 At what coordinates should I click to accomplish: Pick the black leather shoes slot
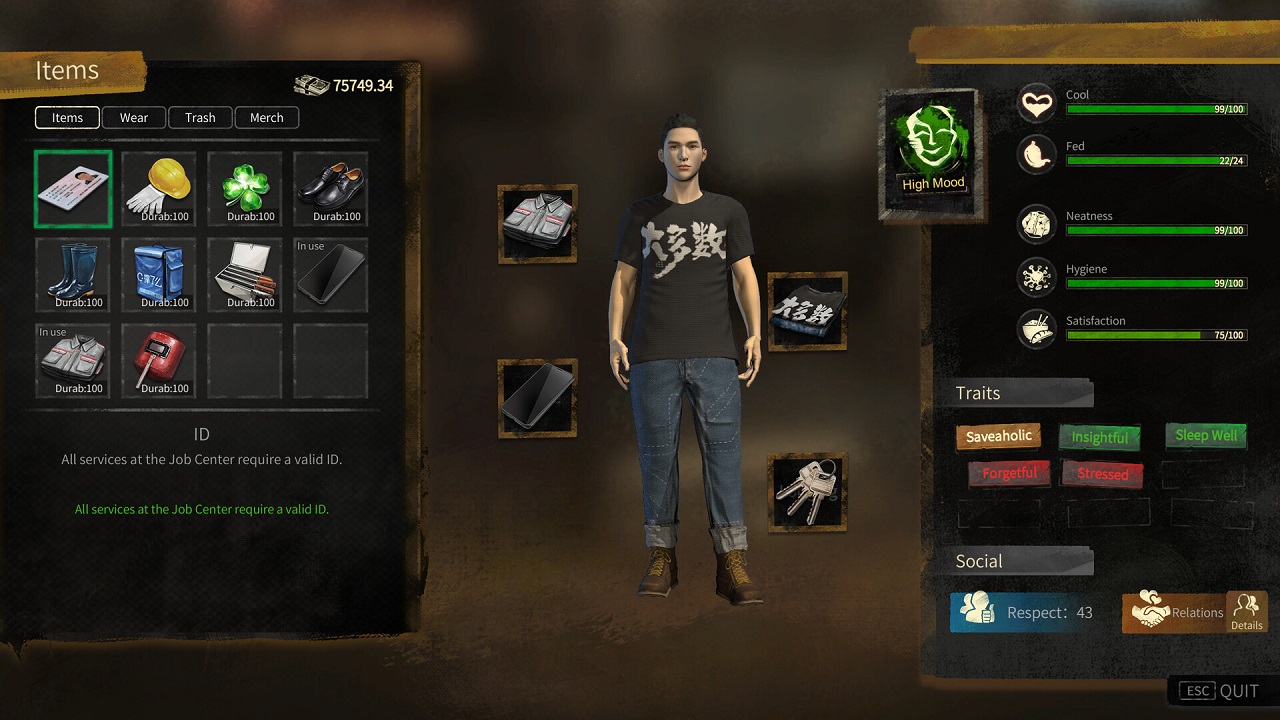(x=331, y=189)
